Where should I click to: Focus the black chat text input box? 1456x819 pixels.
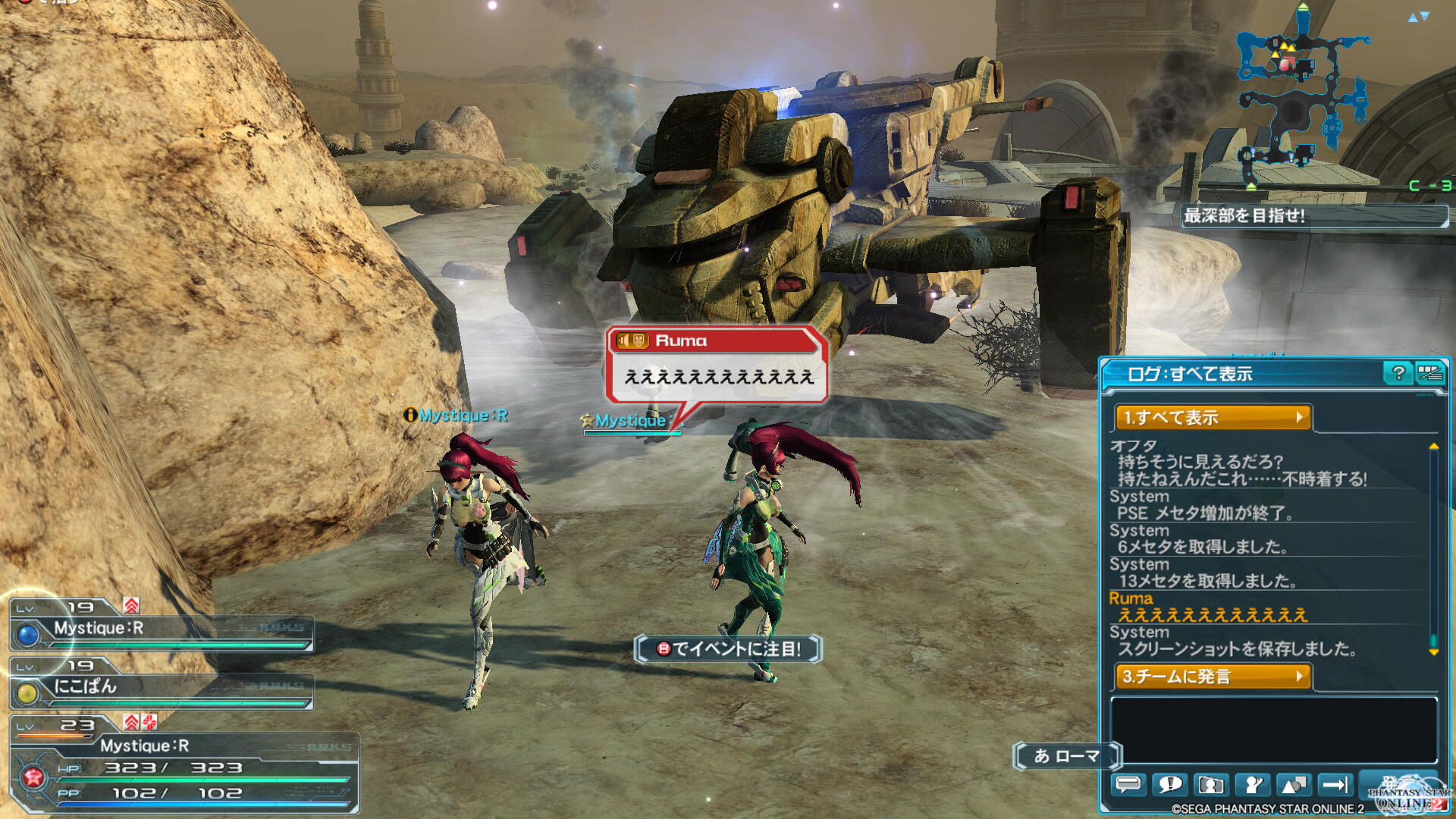(x=1273, y=730)
